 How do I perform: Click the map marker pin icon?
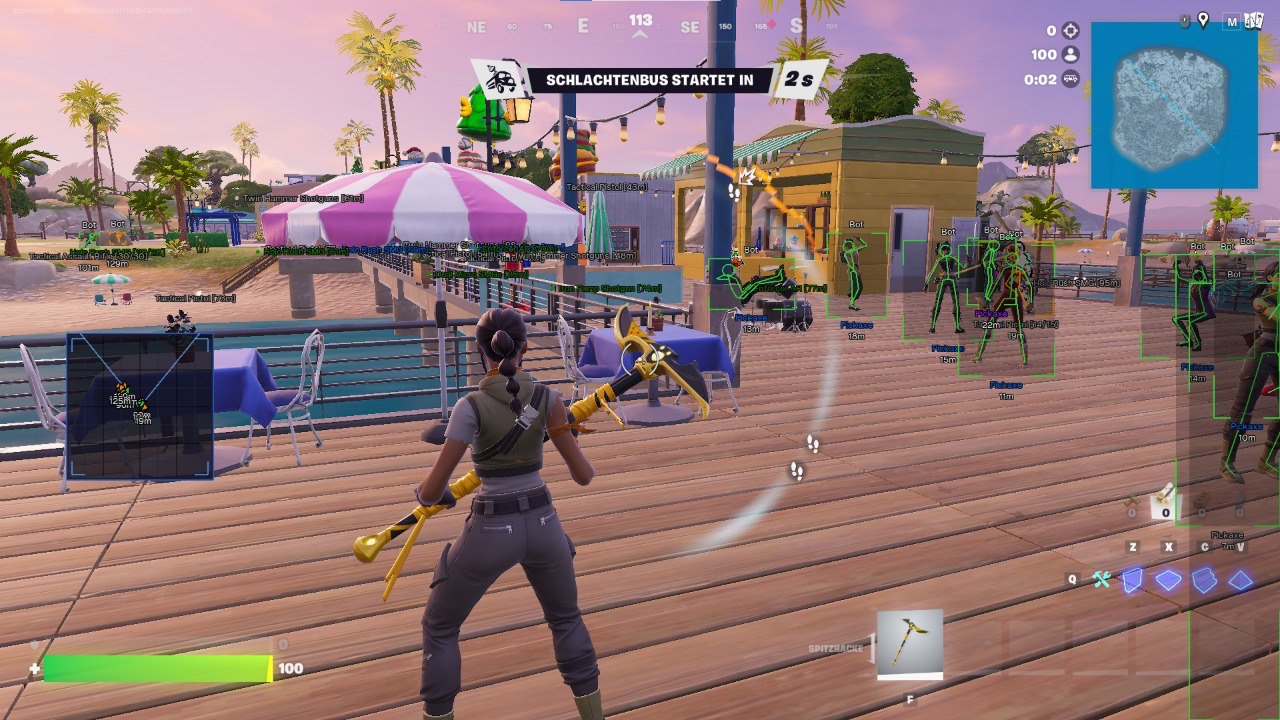point(1203,20)
